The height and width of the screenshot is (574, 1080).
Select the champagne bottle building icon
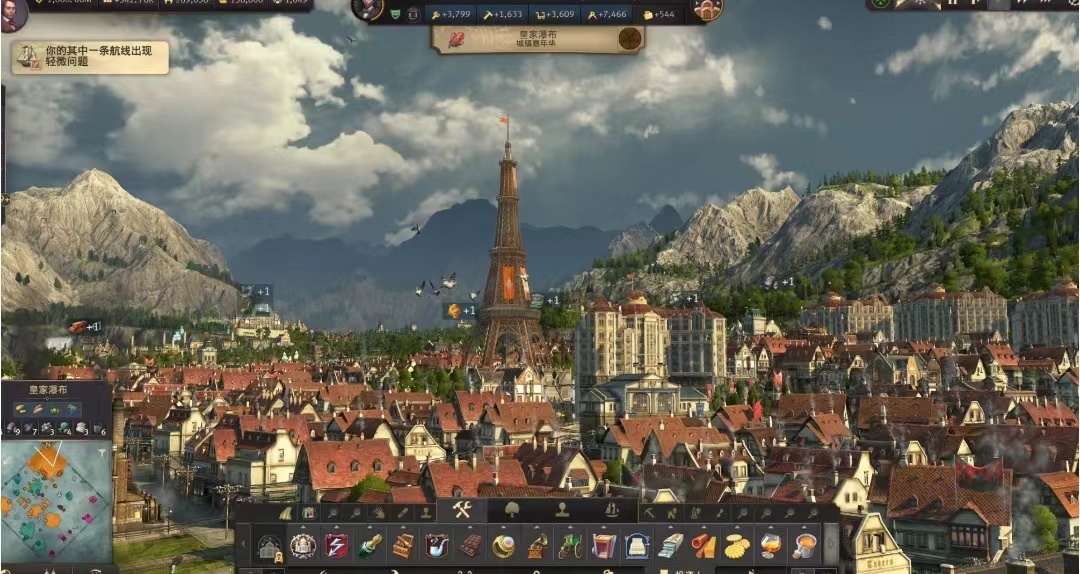tap(370, 546)
